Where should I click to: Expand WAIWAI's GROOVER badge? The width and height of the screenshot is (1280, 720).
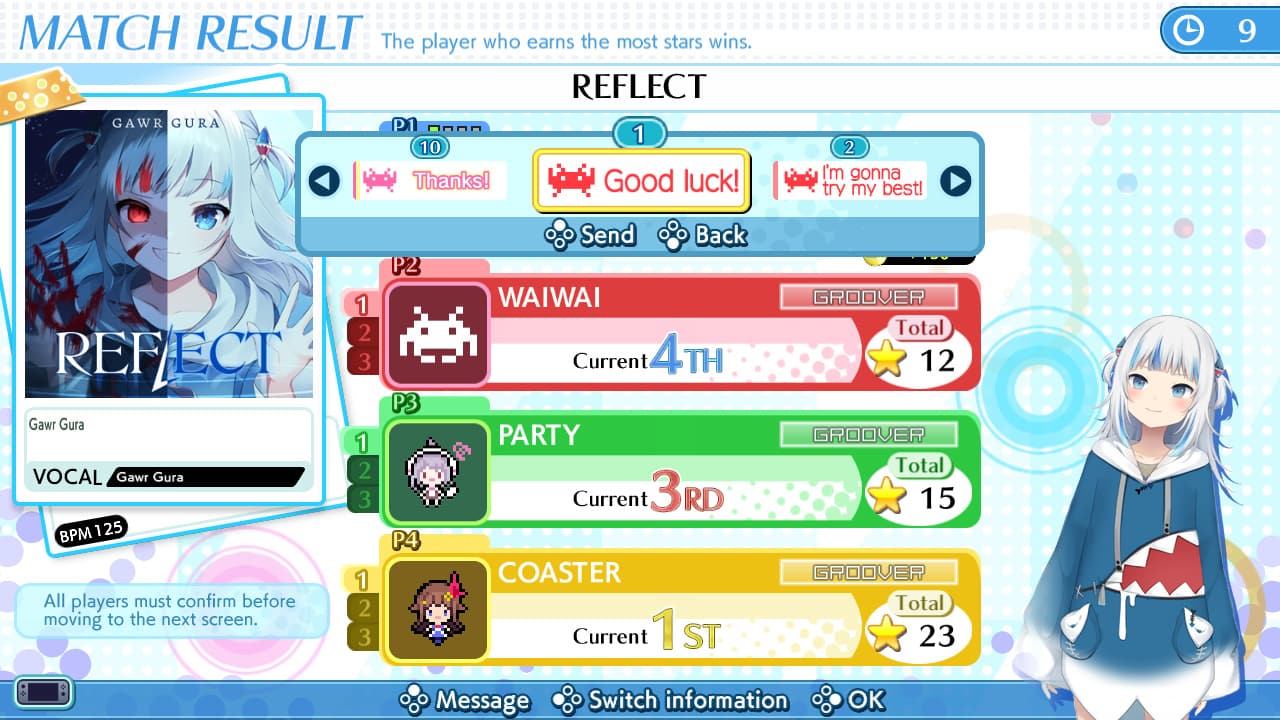[x=869, y=296]
